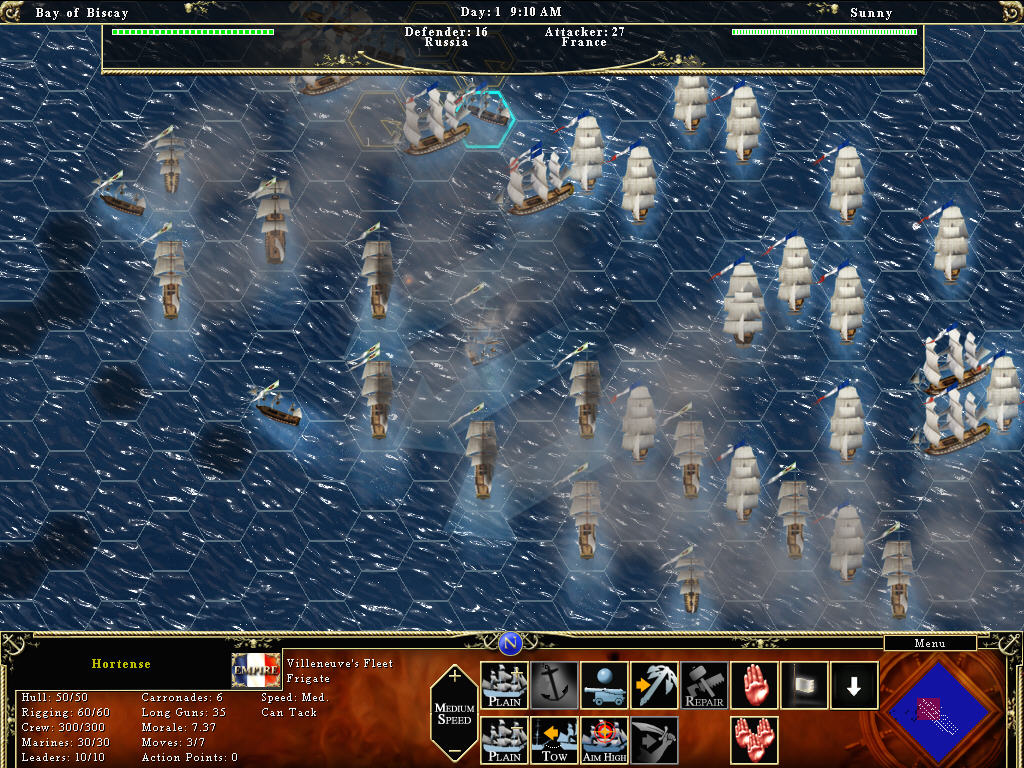Select the single red hand icon

click(x=754, y=686)
